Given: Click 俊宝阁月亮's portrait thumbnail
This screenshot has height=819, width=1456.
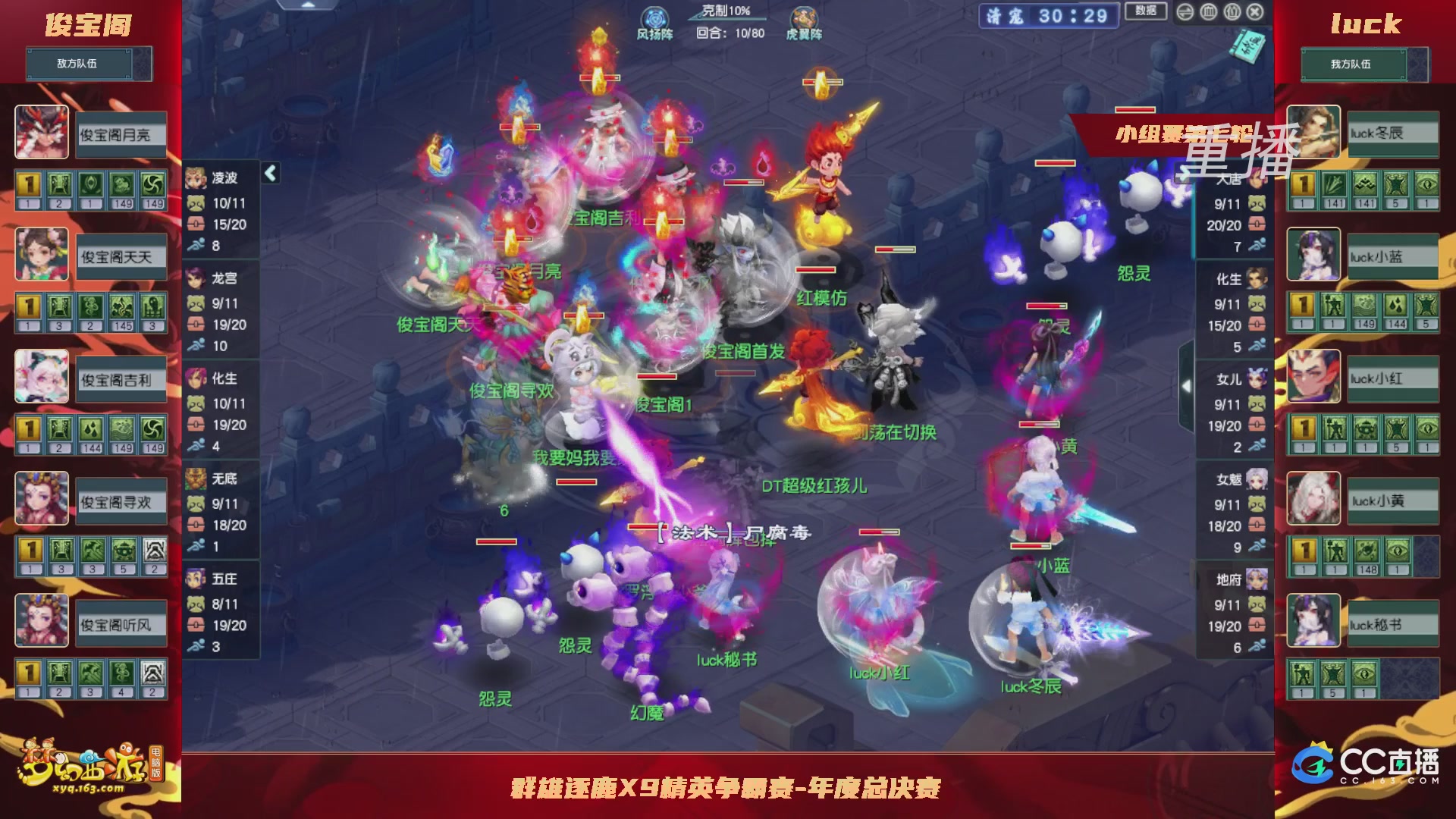Looking at the screenshot, I should point(41,133).
